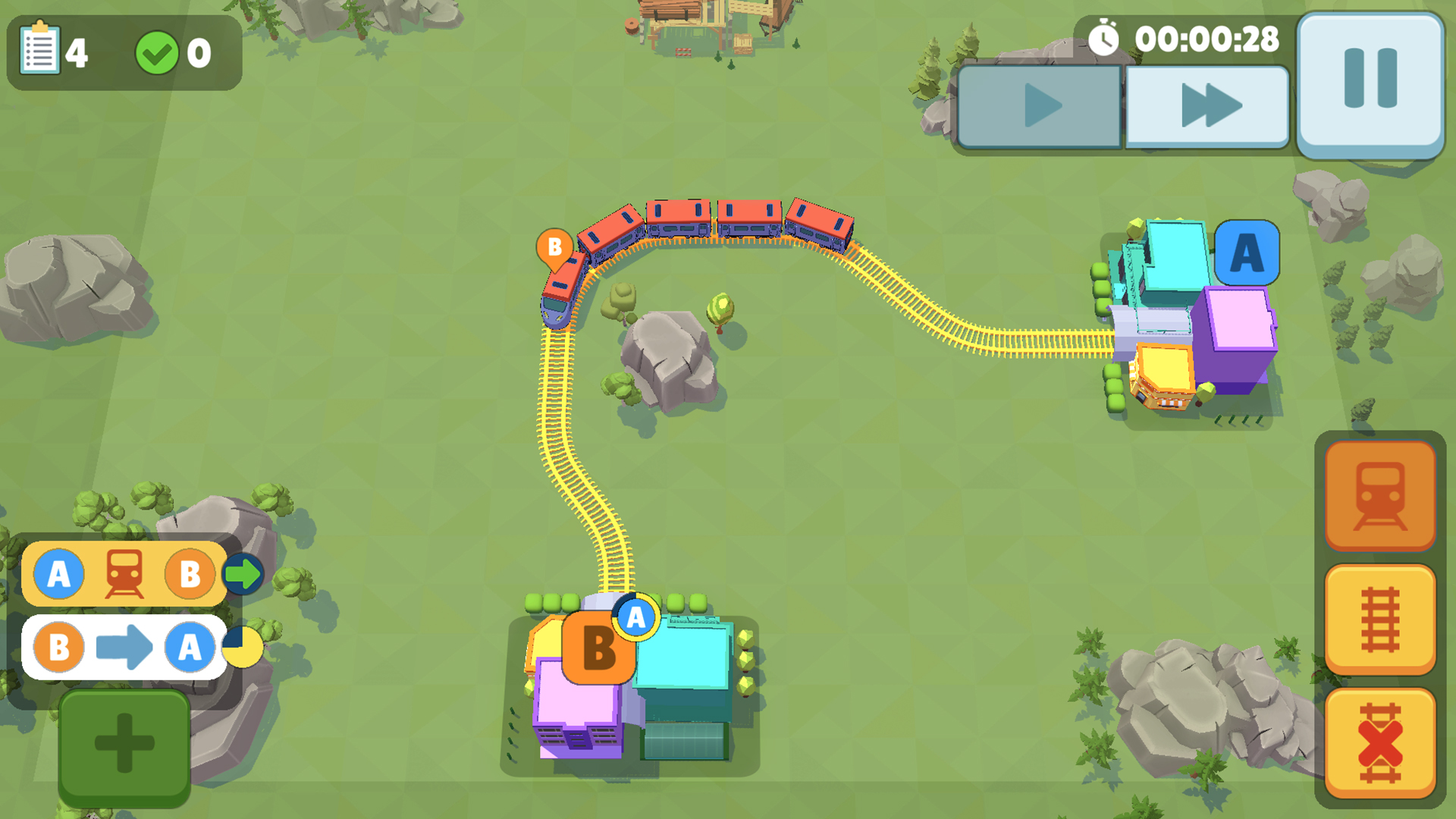The image size is (1456, 819).
Task: Select the train placement tool
Action: tap(1379, 497)
